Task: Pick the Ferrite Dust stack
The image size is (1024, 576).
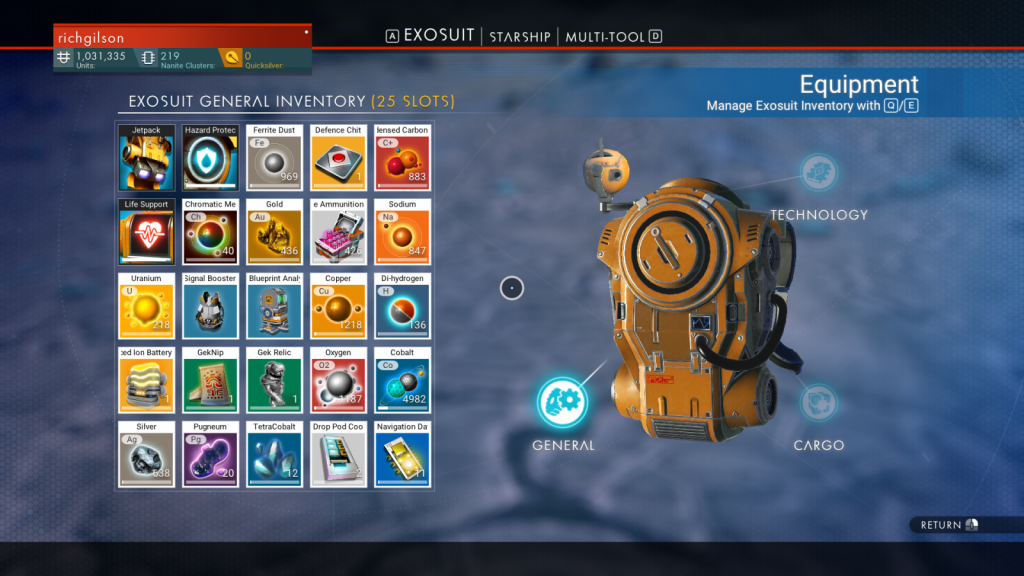Action: point(275,158)
